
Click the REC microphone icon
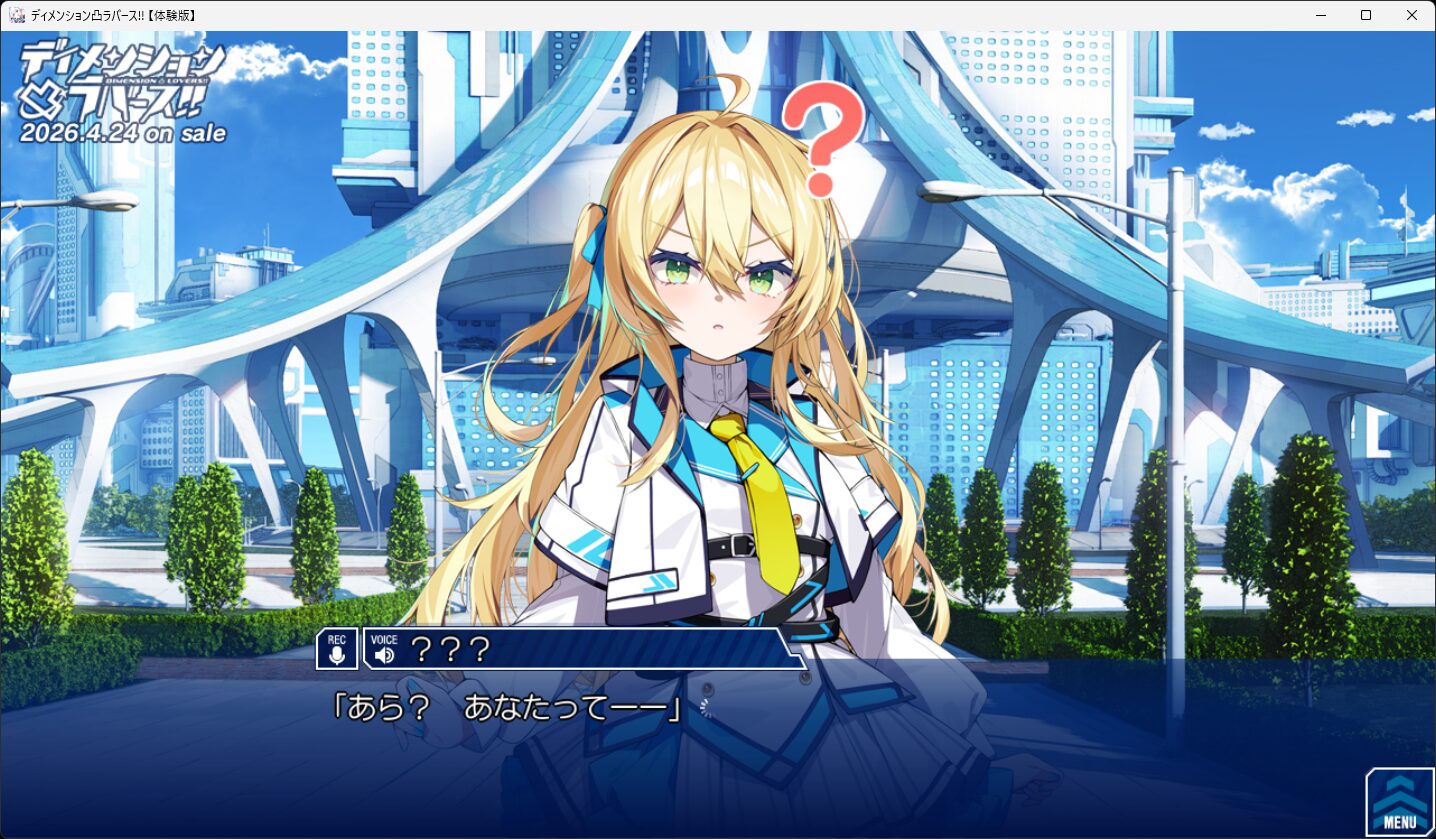pos(337,649)
